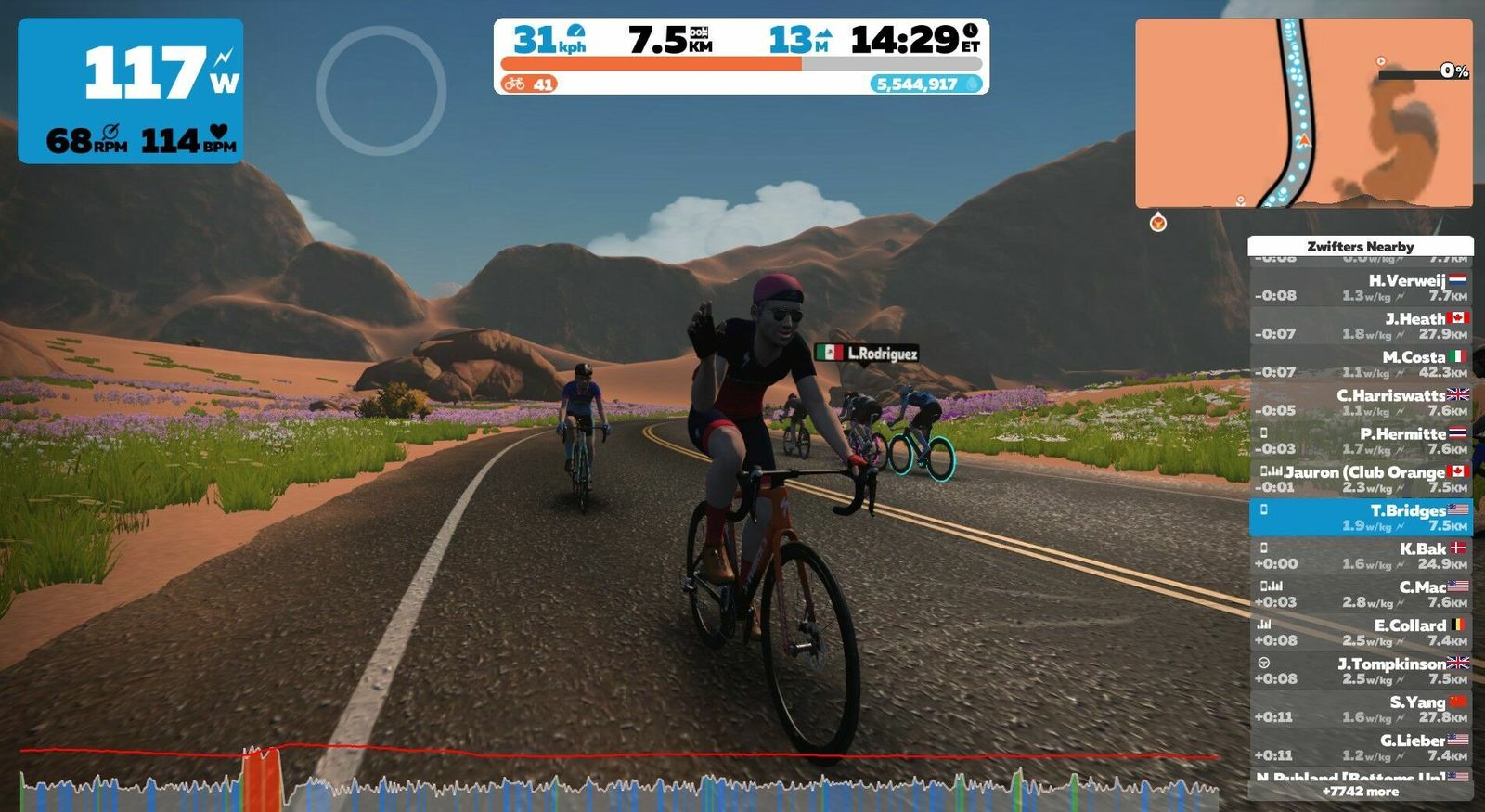Choose J.Heath from Zwifters Nearby
Viewport: 1485px width, 812px height.
(1360, 326)
